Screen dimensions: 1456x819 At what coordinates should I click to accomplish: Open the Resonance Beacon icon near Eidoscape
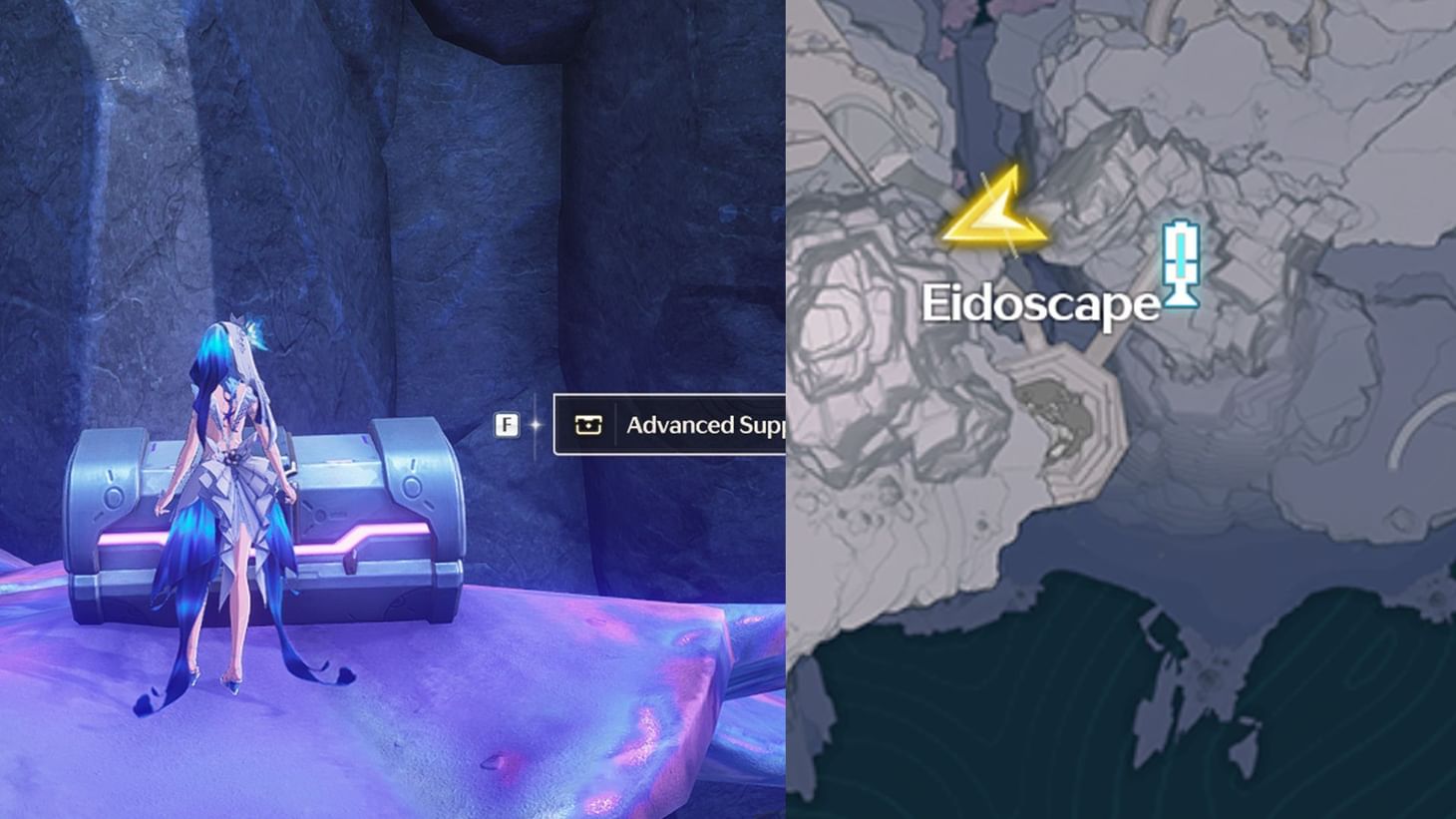tap(1182, 264)
